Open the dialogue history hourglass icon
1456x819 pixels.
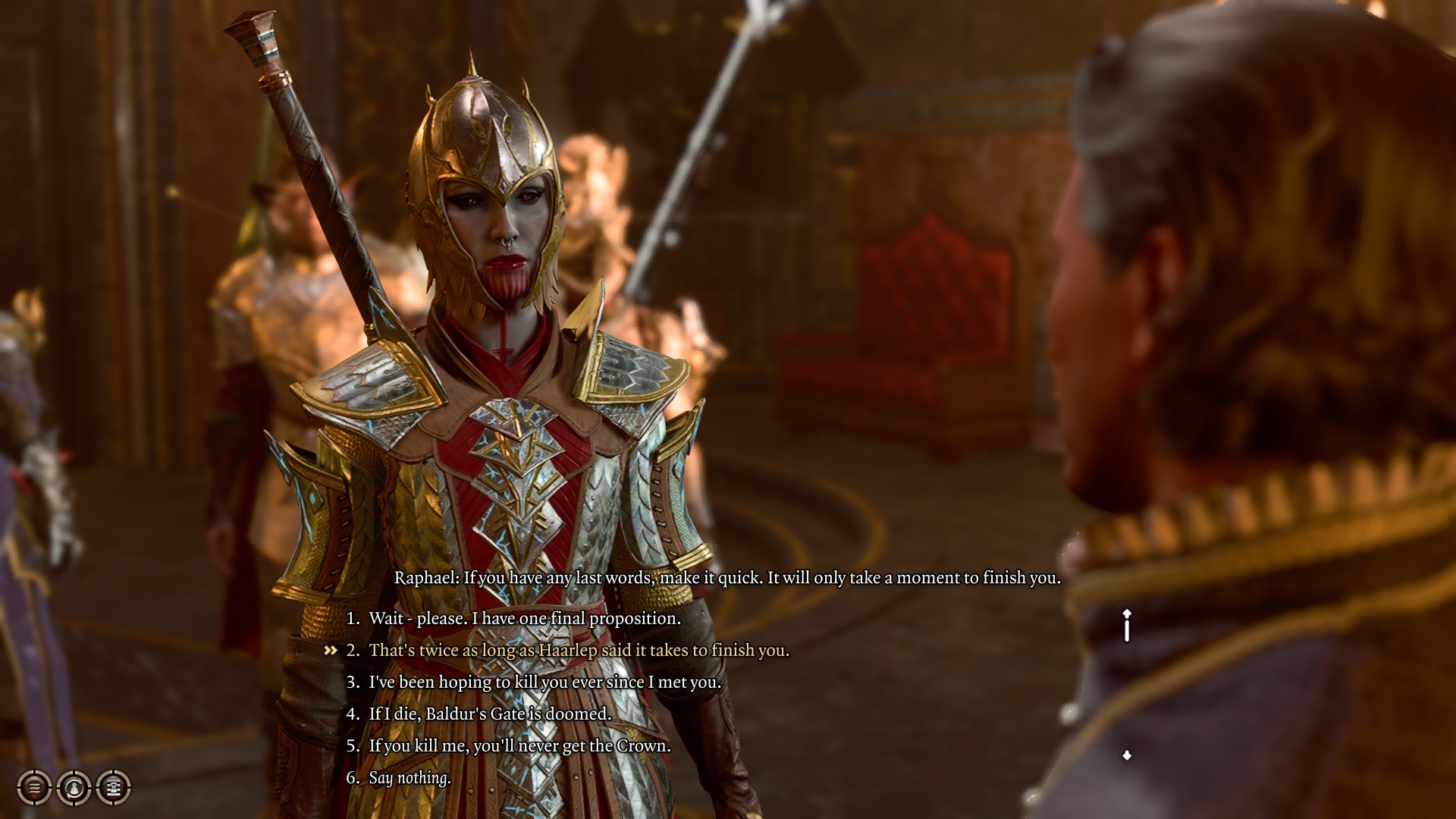114,788
